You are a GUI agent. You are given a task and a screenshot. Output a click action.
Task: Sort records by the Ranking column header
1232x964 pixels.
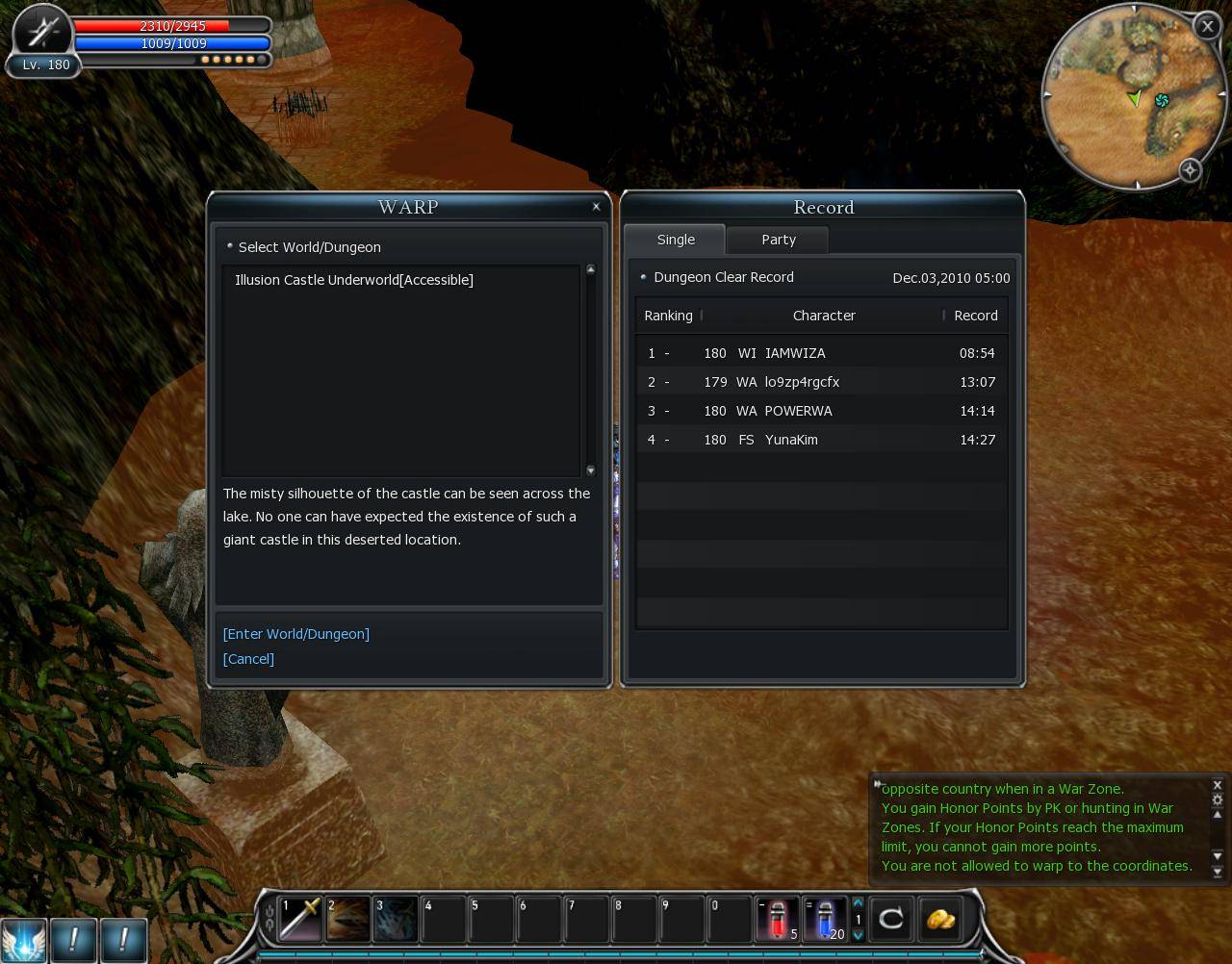668,316
